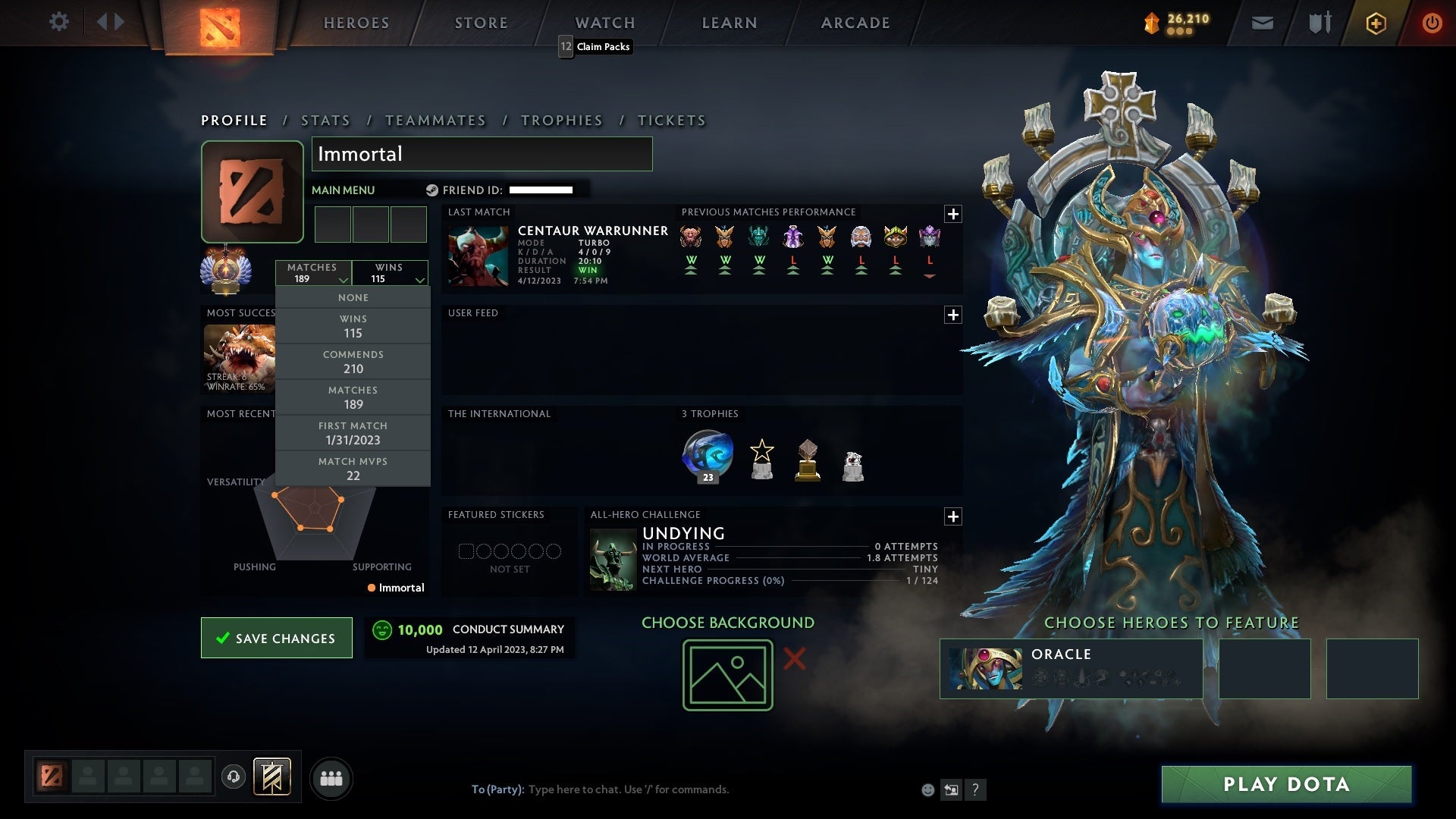This screenshot has width=1456, height=819.
Task: Remove background with the red X
Action: click(793, 659)
